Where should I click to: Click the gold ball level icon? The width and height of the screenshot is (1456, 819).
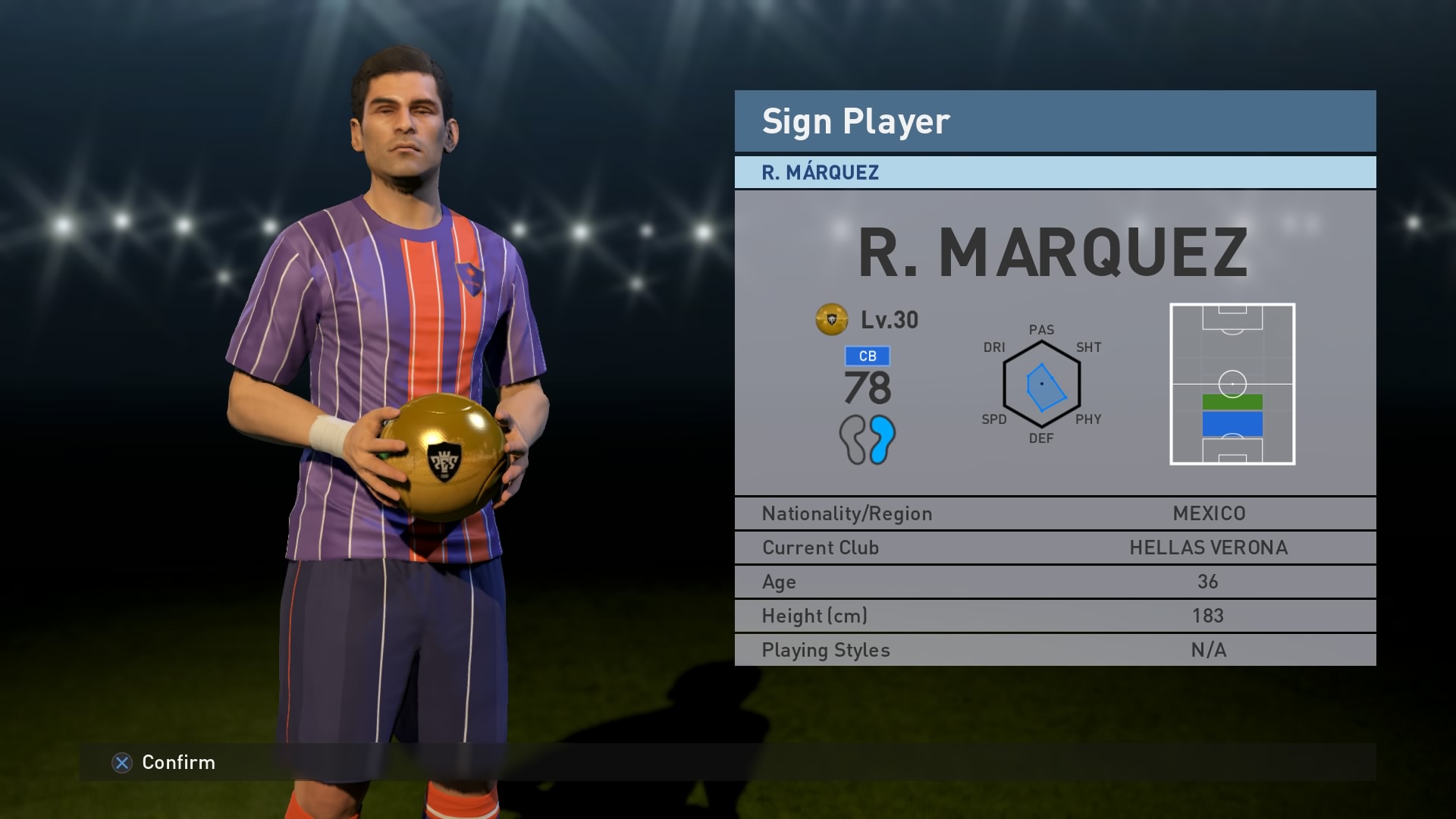click(x=831, y=320)
